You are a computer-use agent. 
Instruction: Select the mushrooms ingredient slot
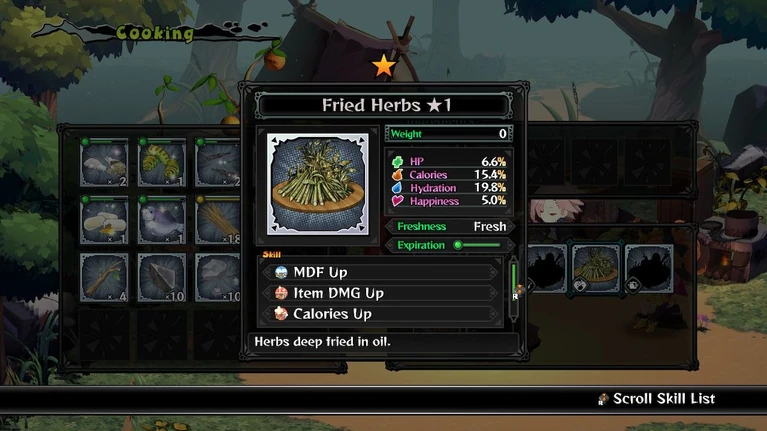[x=104, y=162]
